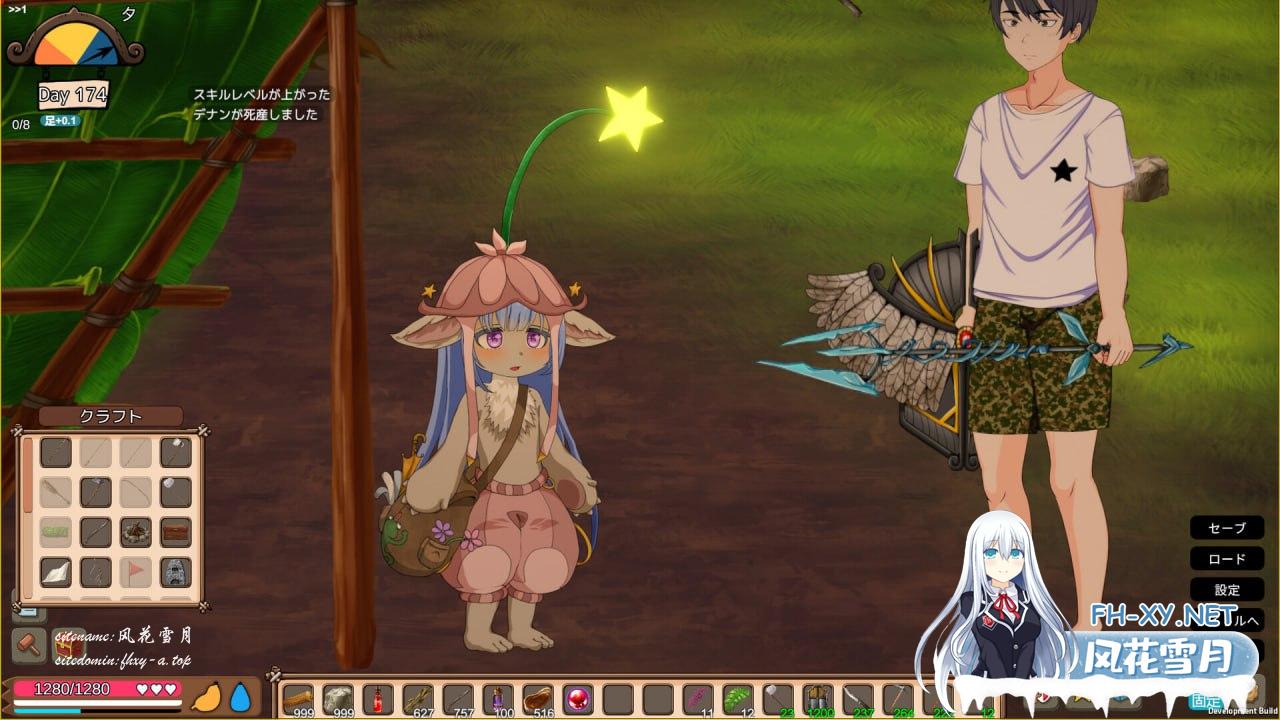
Task: Select the branches hotbar slot with 627
Action: coord(418,699)
